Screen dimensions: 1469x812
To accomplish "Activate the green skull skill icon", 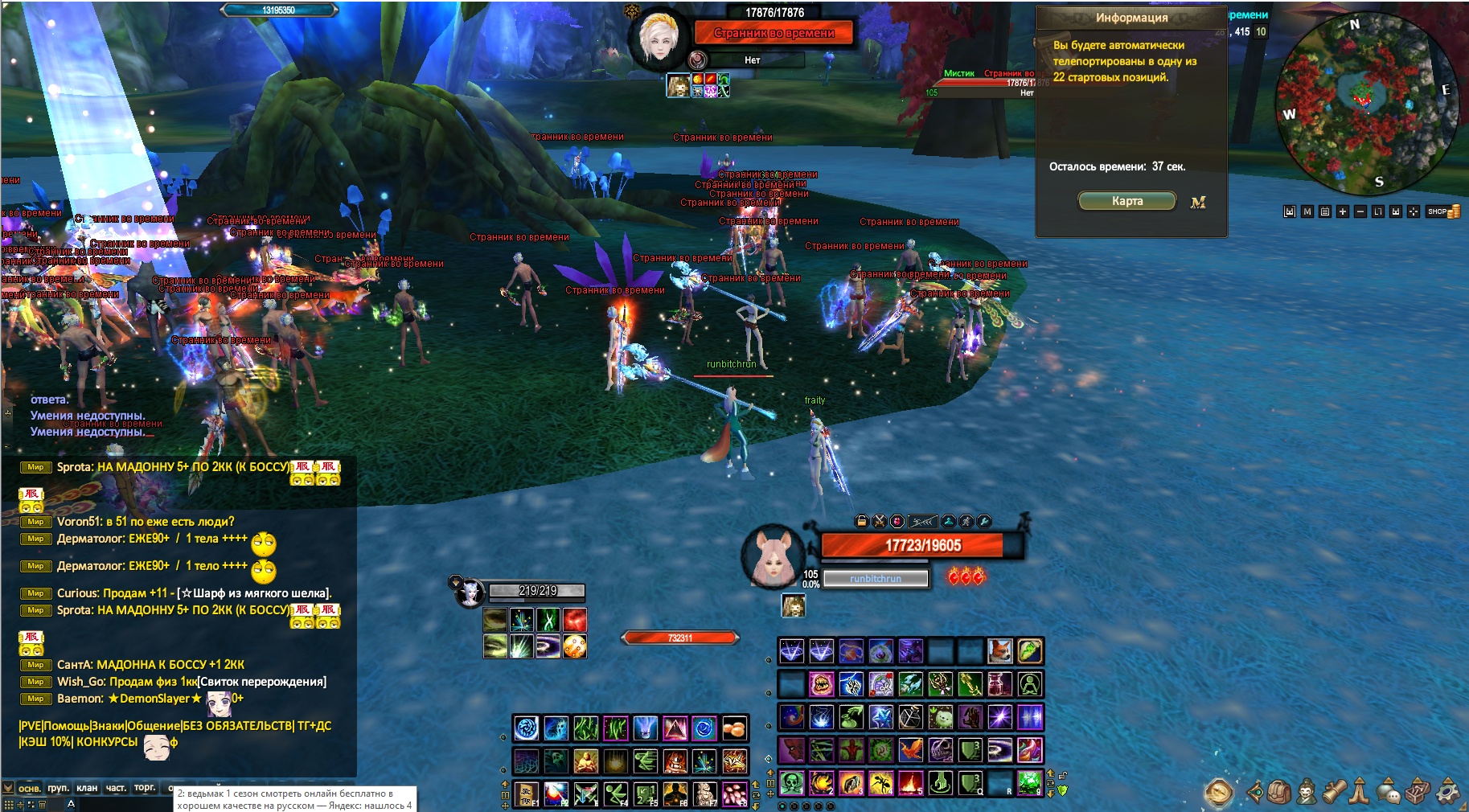I will [792, 781].
